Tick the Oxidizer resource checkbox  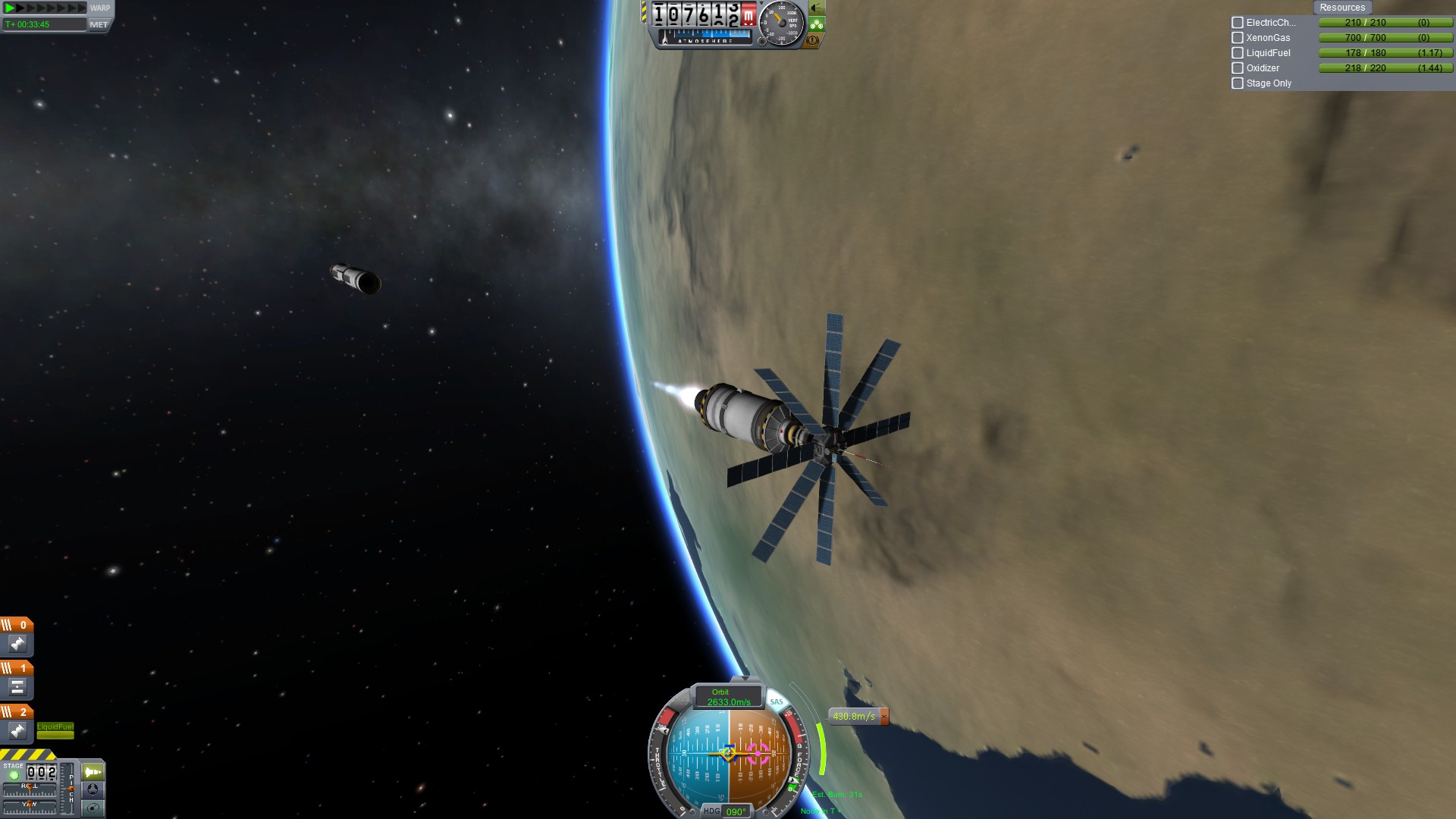coord(1238,68)
